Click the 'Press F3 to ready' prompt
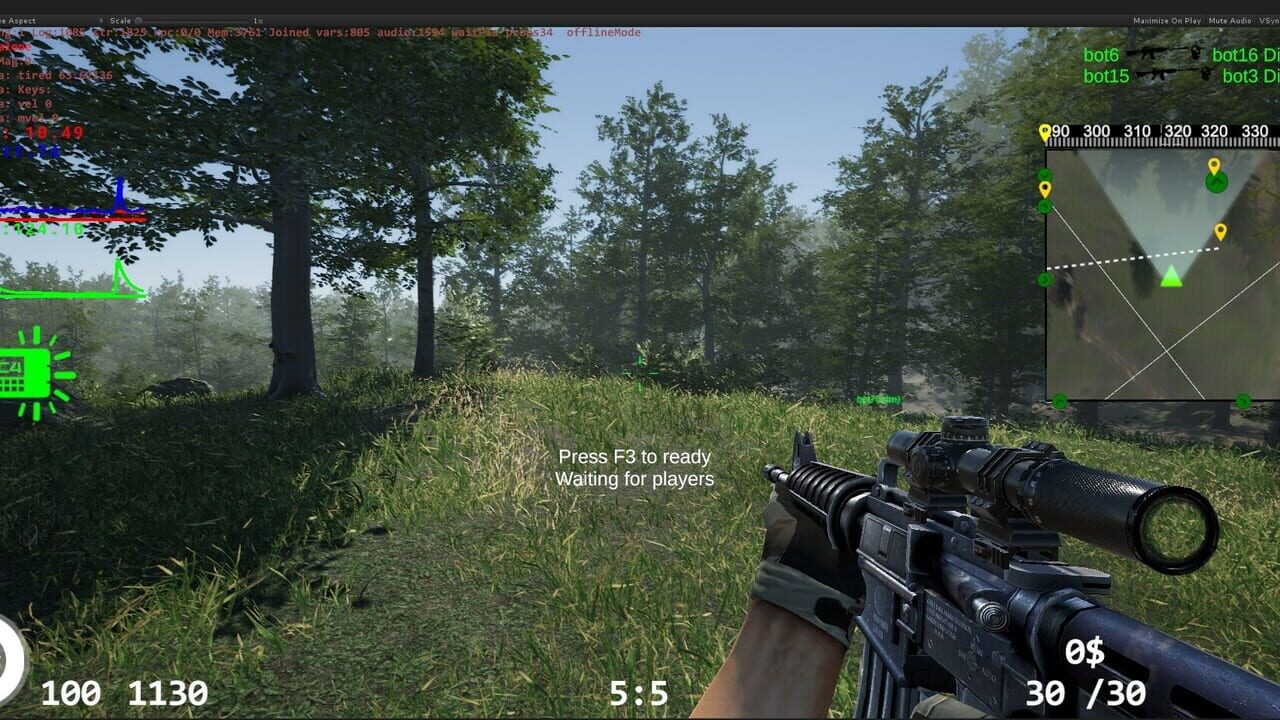1280x720 pixels. pos(636,457)
